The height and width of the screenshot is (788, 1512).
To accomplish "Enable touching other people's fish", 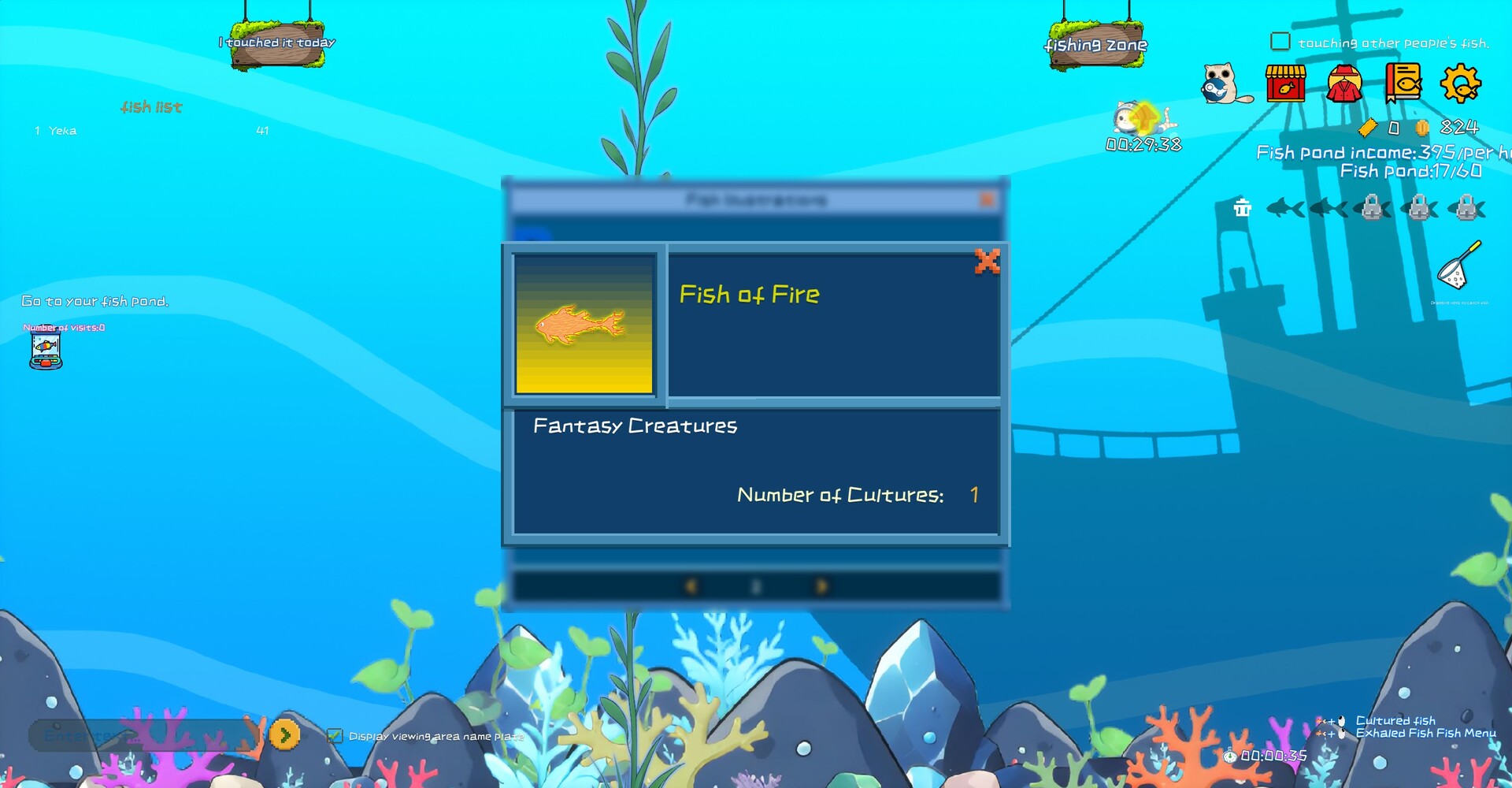I will [x=1282, y=39].
